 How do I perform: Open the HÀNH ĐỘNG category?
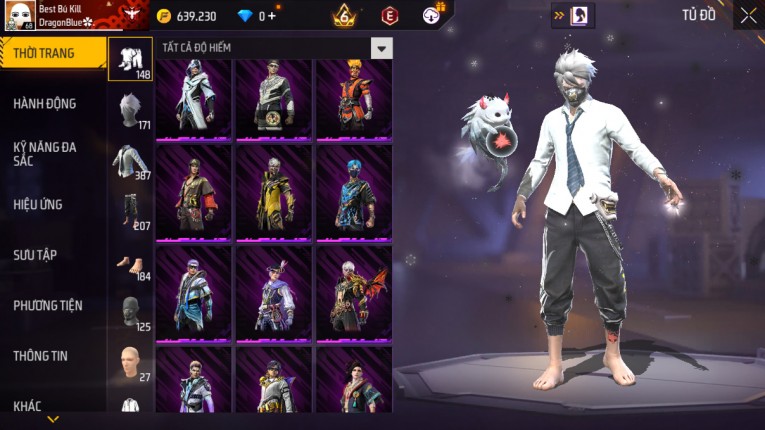point(45,103)
